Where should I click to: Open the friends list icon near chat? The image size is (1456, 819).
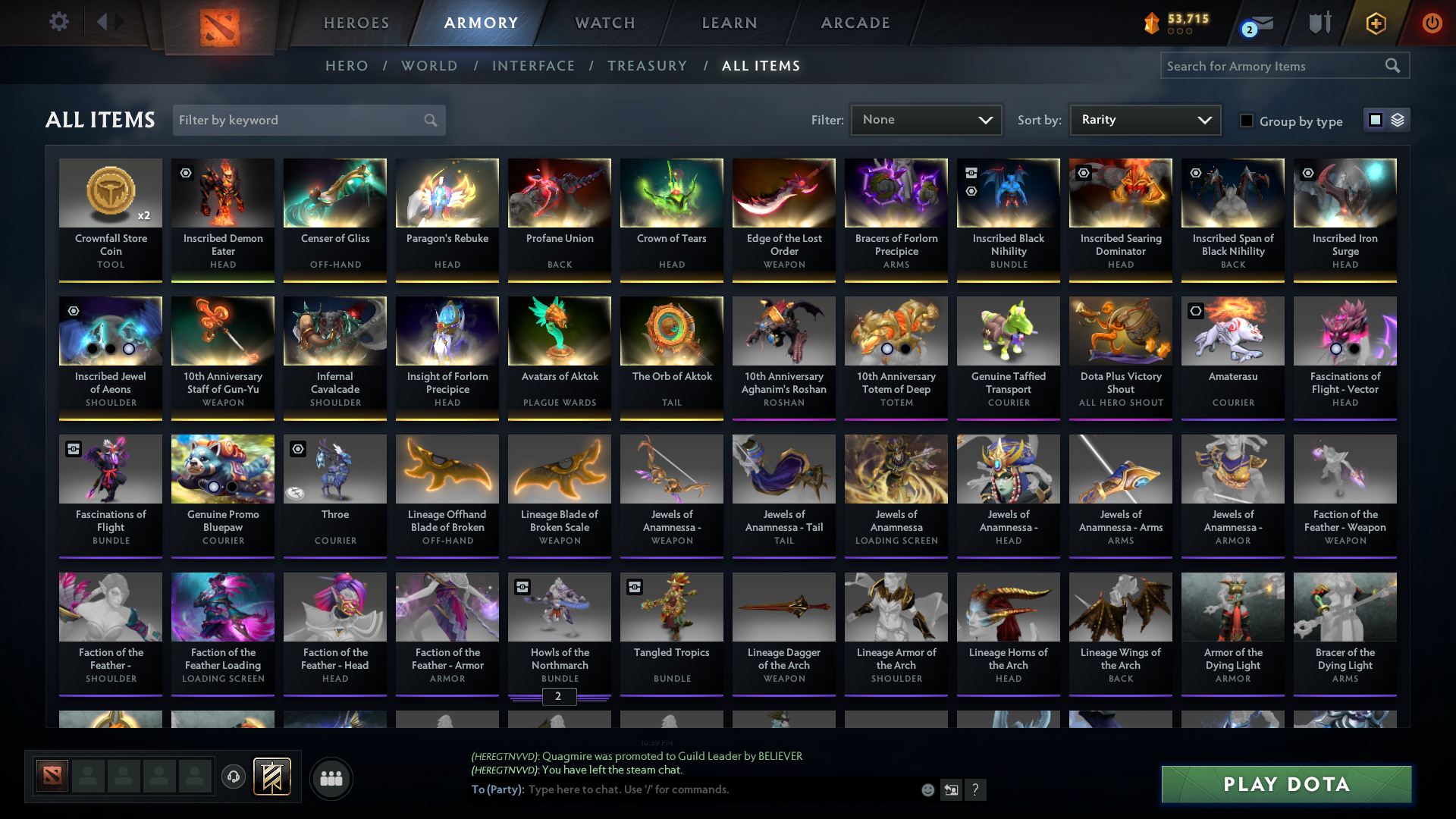pos(330,777)
